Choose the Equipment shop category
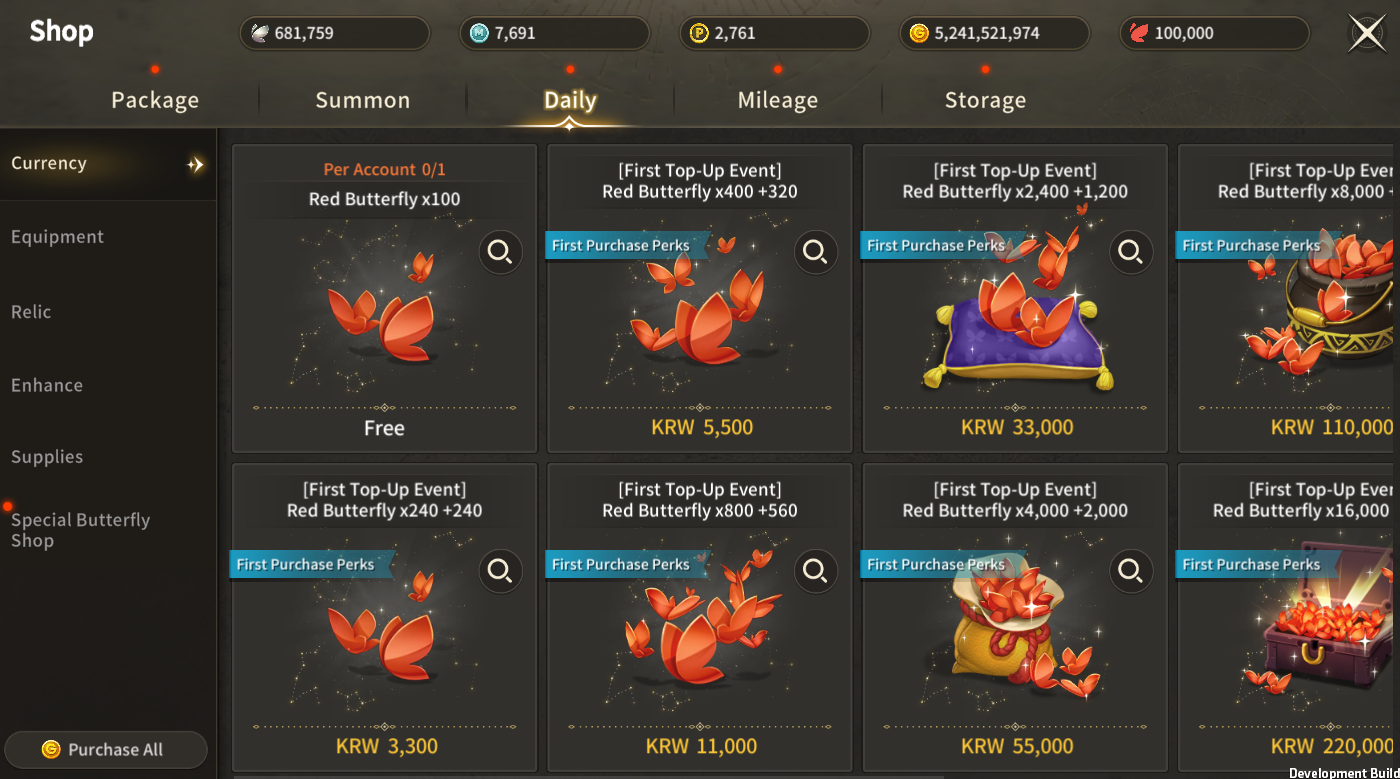 58,237
